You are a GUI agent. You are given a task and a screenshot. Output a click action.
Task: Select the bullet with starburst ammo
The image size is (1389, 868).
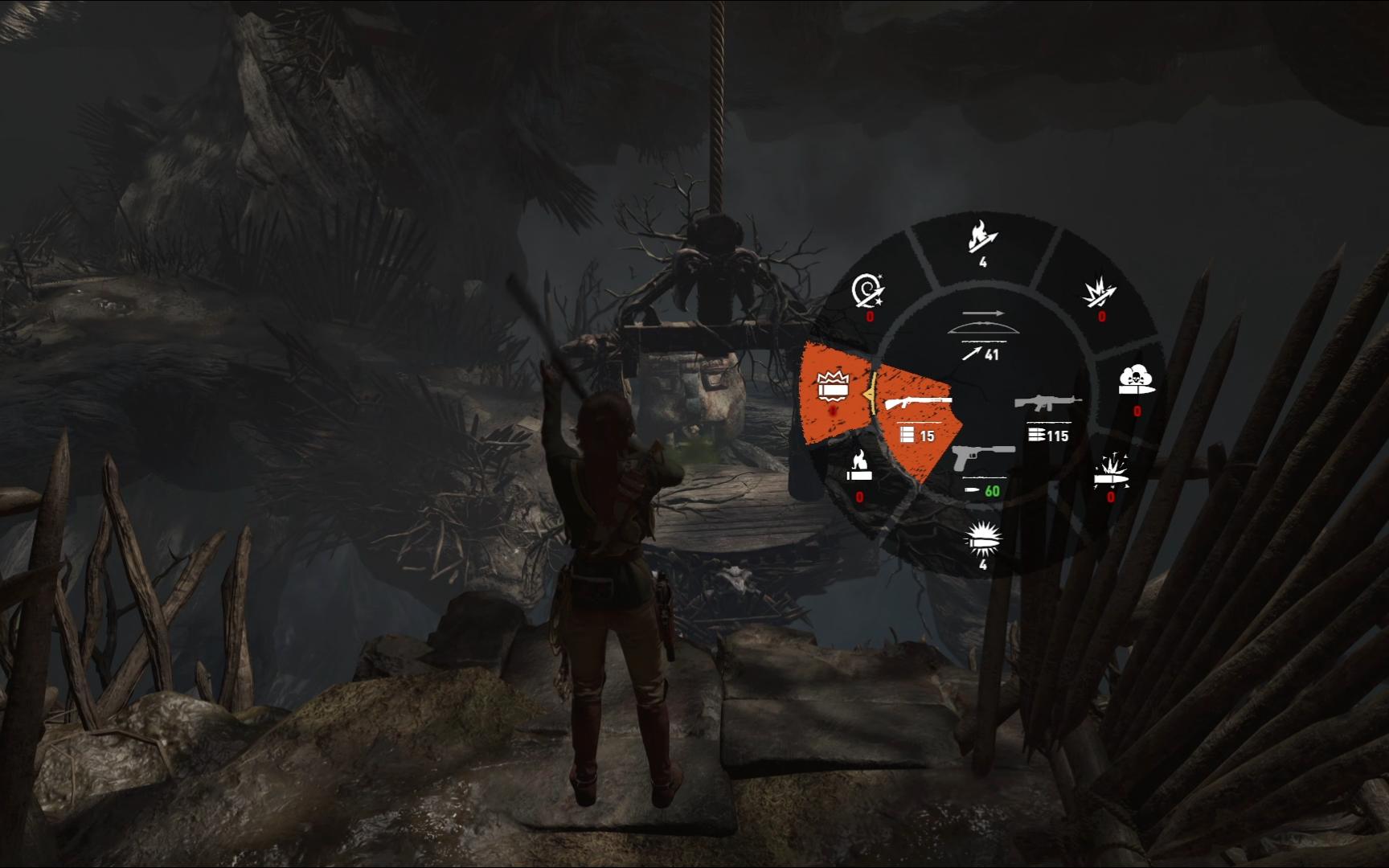click(983, 540)
